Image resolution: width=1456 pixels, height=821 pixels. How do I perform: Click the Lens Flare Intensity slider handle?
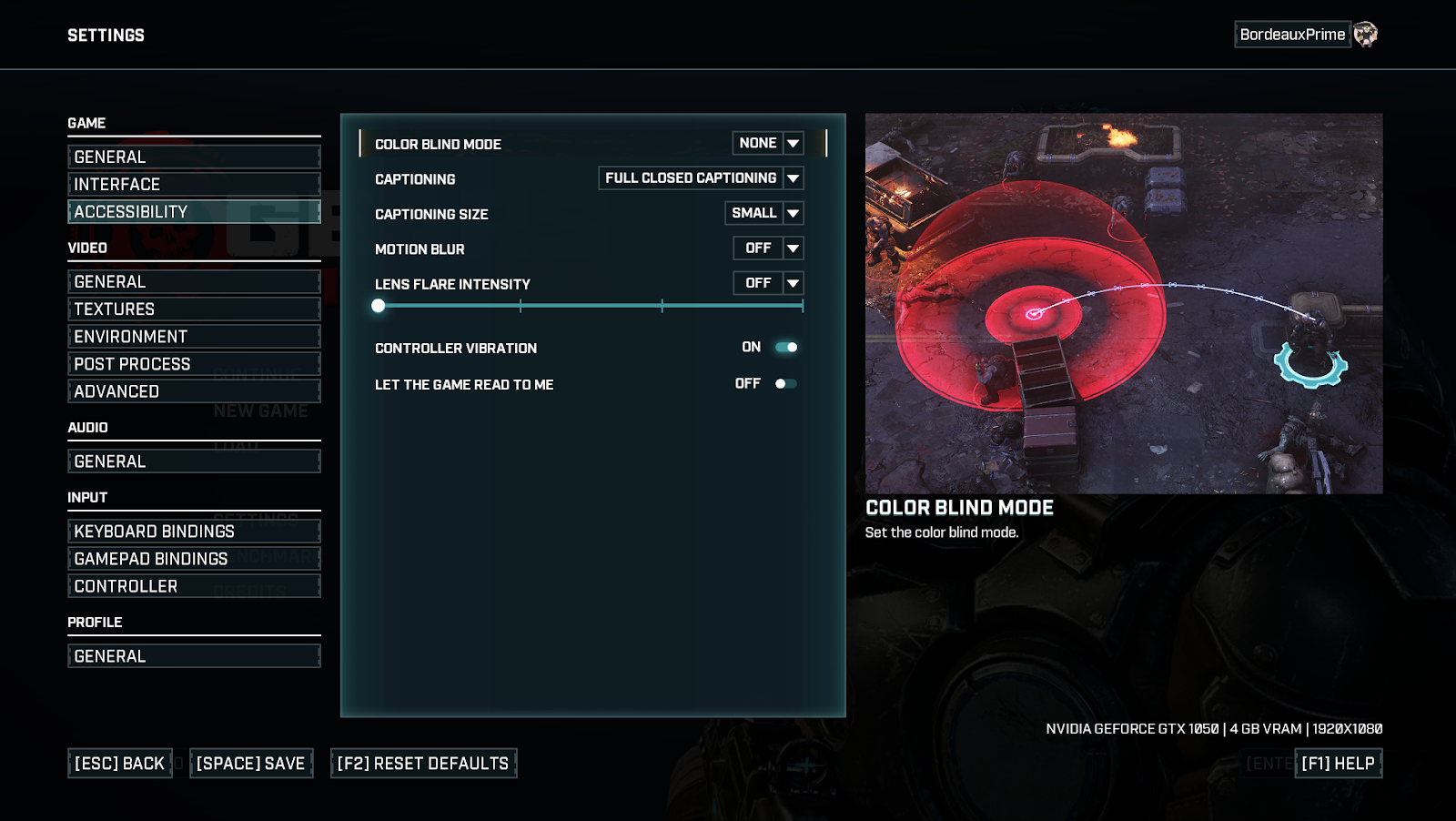point(379,306)
